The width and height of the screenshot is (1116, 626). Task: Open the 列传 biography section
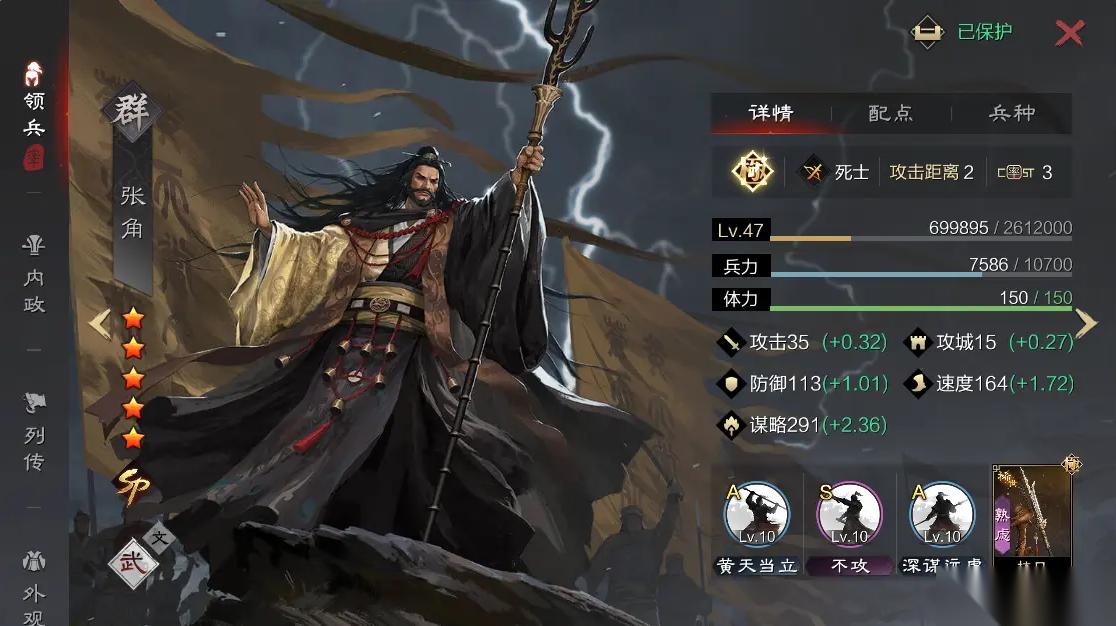(x=35, y=432)
